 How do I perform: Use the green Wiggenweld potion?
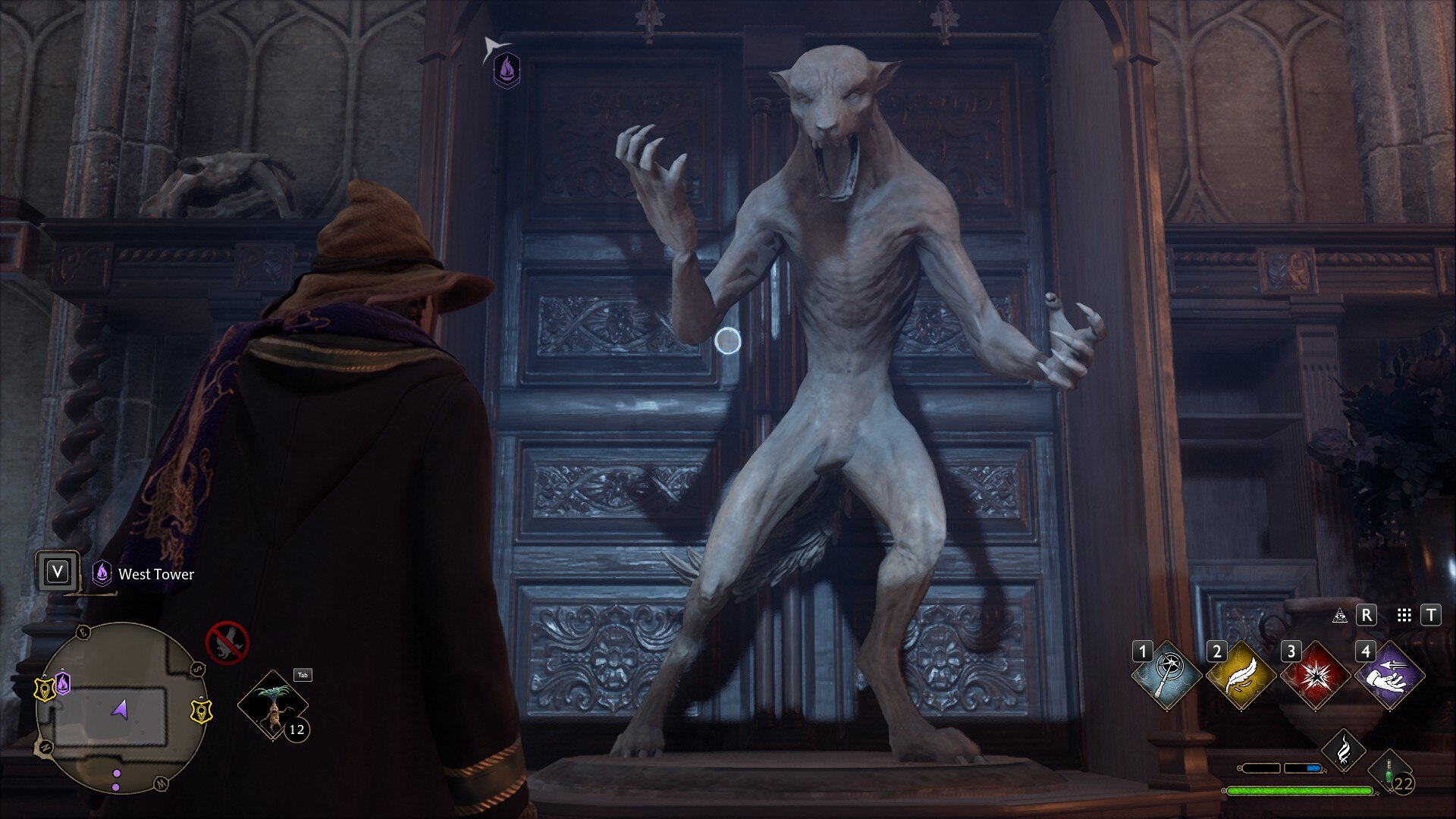point(1391,773)
